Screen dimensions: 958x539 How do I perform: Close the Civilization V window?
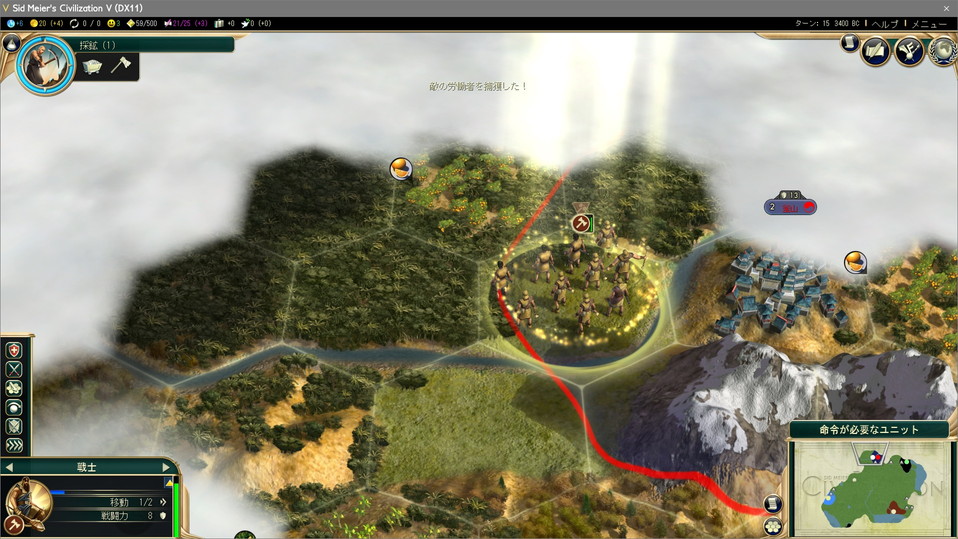946,8
